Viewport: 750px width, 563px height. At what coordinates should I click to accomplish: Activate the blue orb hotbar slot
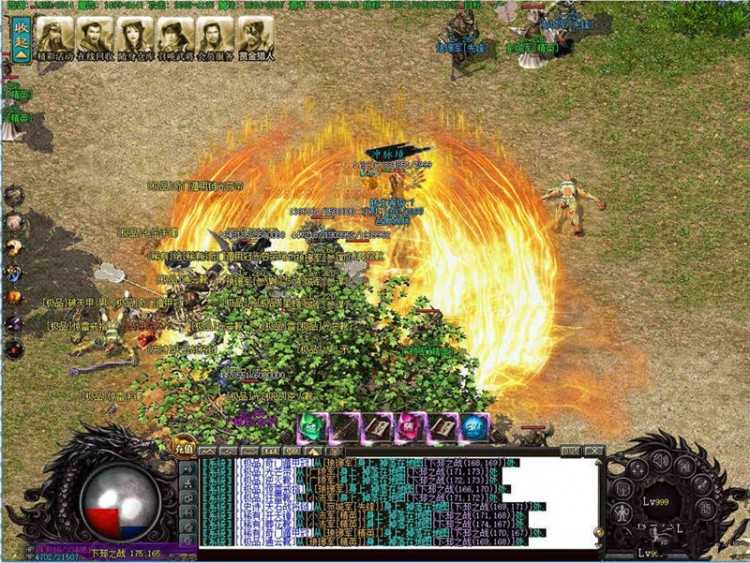point(475,428)
